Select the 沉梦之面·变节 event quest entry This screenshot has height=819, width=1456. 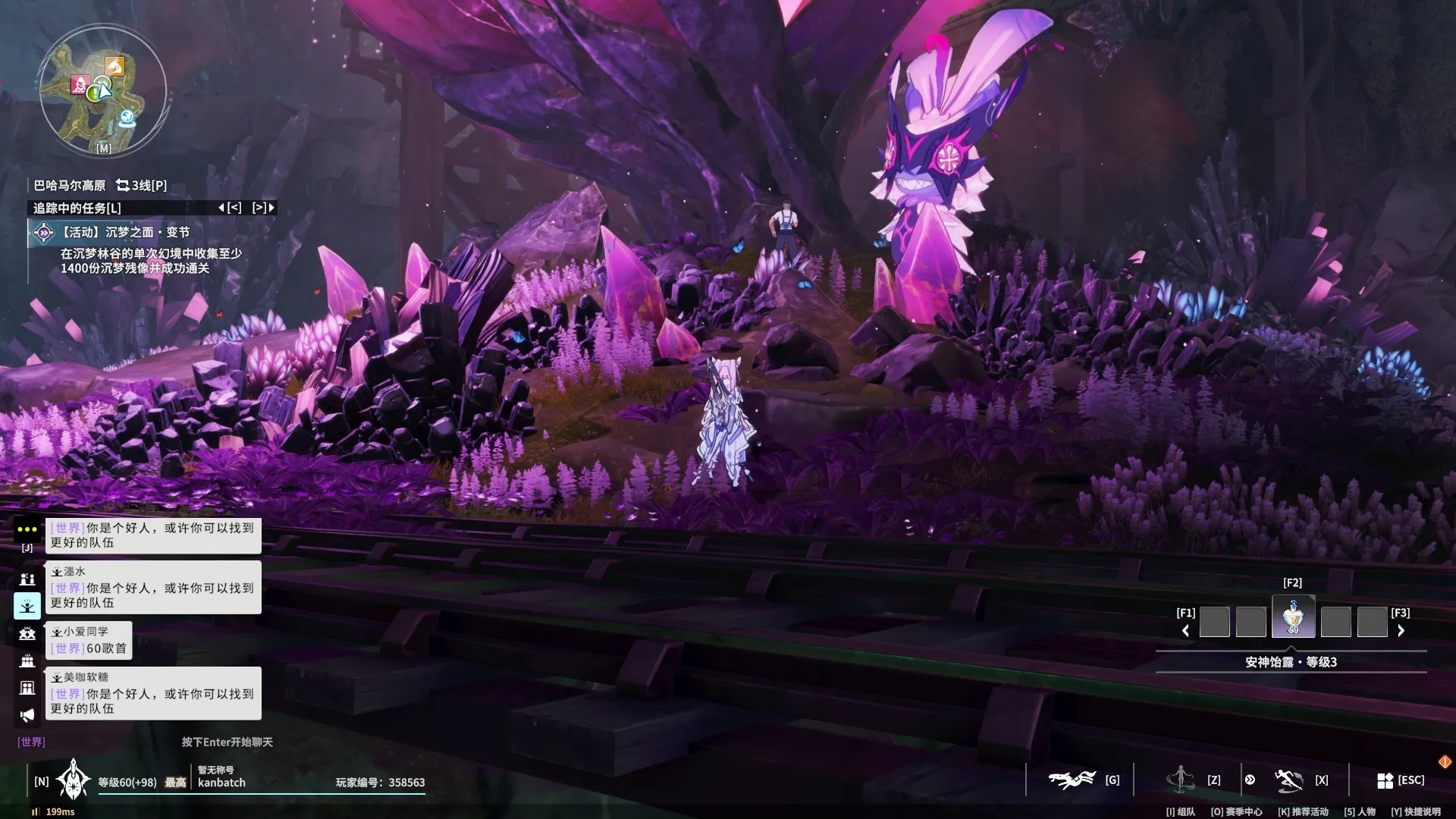coord(125,232)
